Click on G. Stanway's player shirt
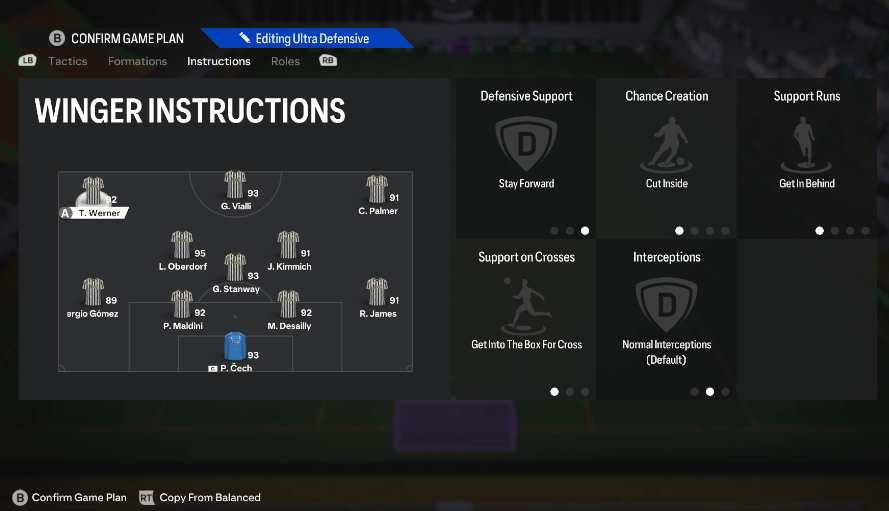Screen dimensions: 889x511 tap(235, 268)
